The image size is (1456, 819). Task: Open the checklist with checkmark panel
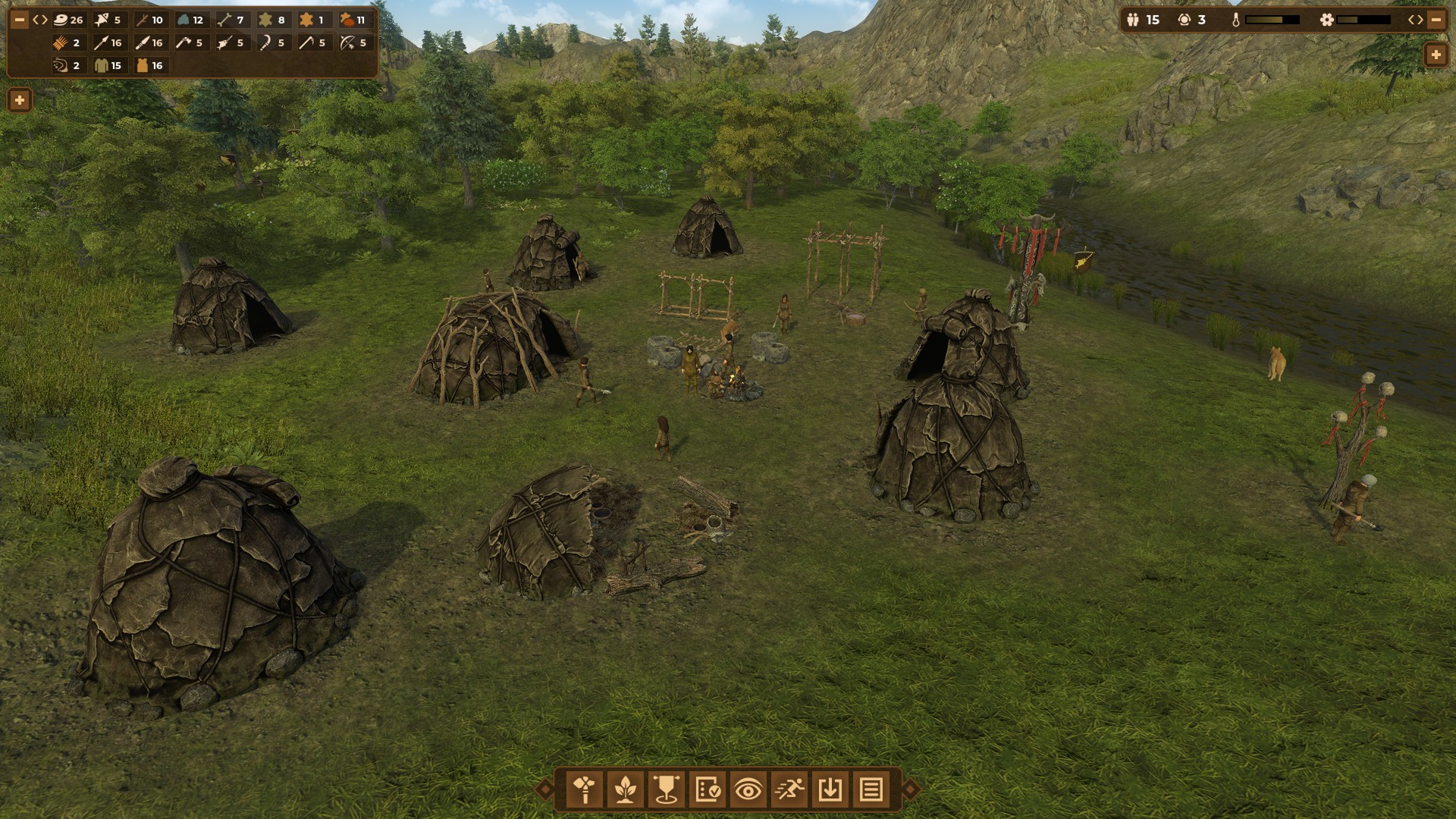(x=708, y=789)
